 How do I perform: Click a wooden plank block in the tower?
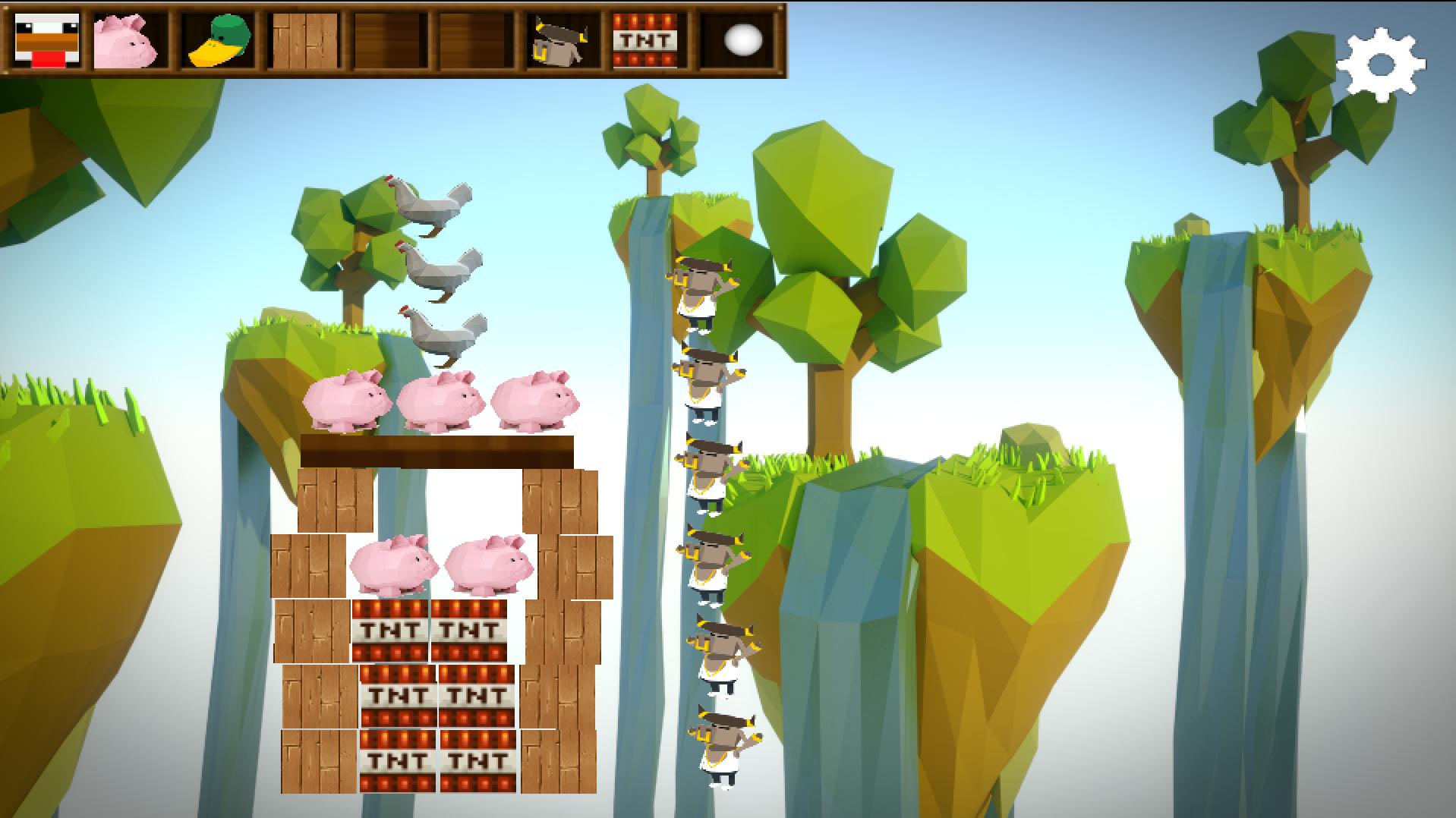click(334, 501)
